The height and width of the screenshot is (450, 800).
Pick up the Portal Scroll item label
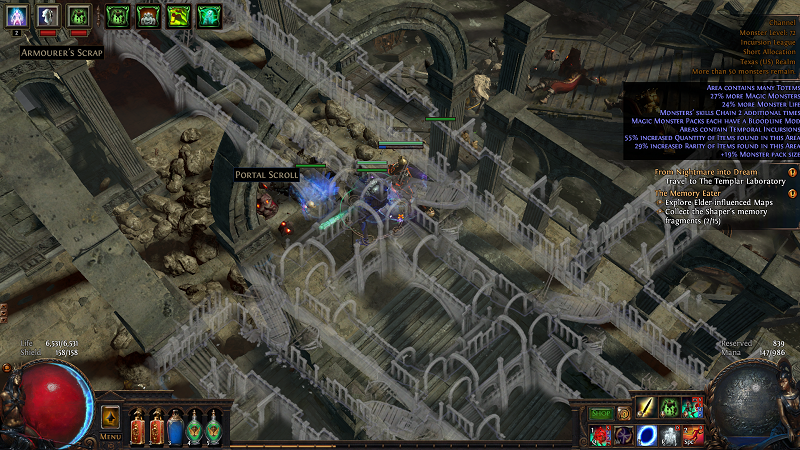tap(266, 175)
